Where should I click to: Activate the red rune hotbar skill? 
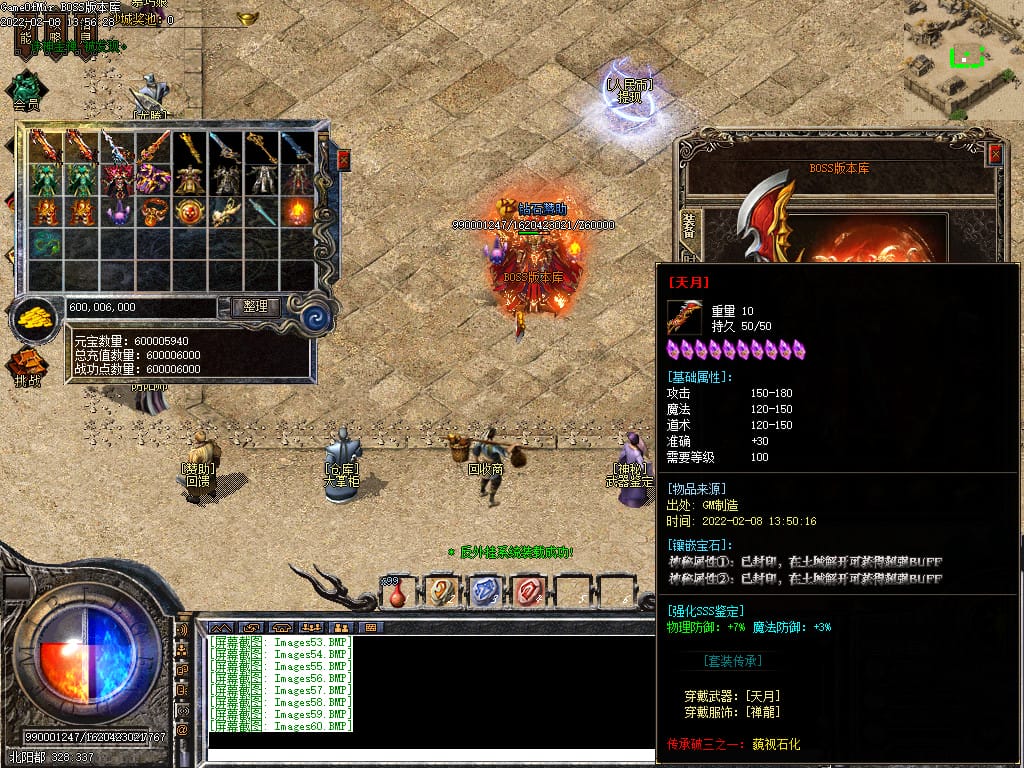527,591
